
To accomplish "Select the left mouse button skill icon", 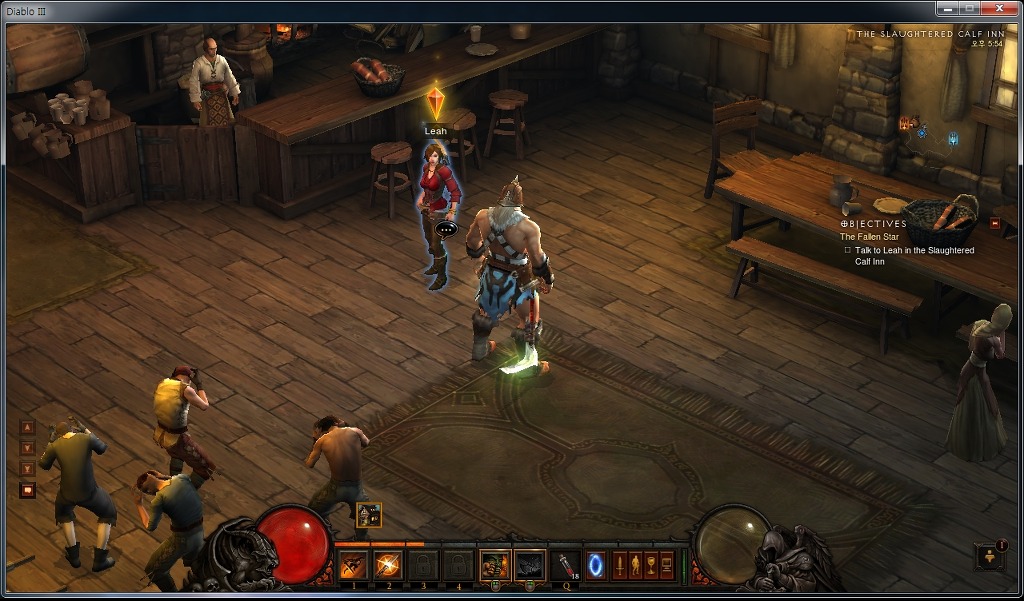I will click(495, 565).
